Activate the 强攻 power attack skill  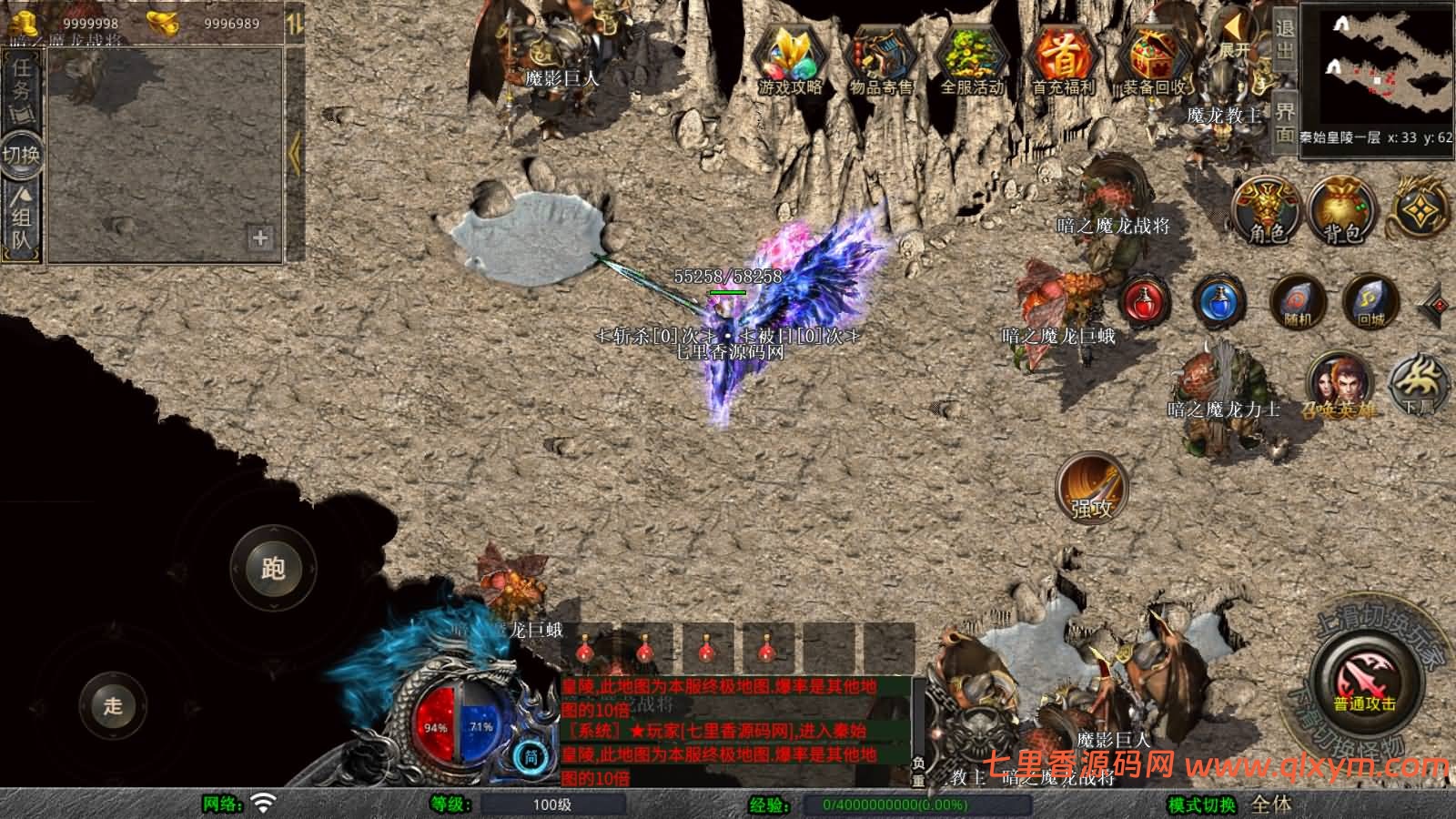pyautogui.click(x=1092, y=489)
